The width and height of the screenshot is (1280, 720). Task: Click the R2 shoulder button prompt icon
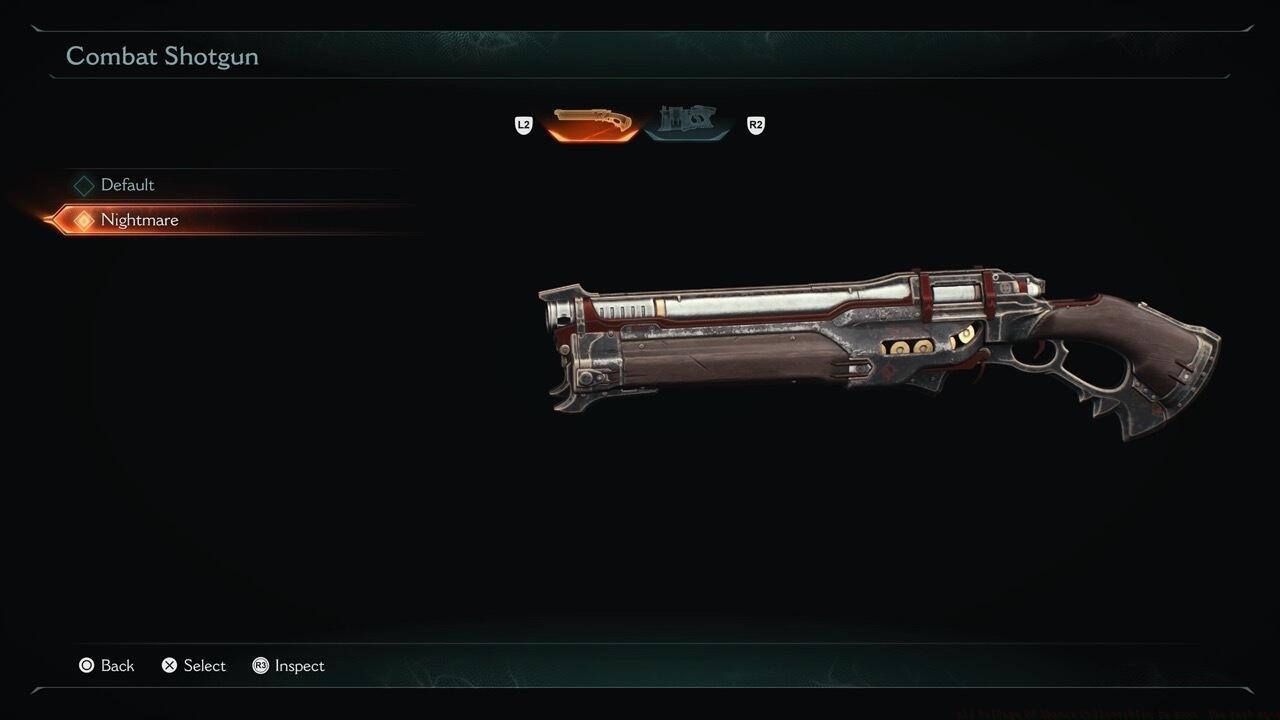[x=755, y=125]
